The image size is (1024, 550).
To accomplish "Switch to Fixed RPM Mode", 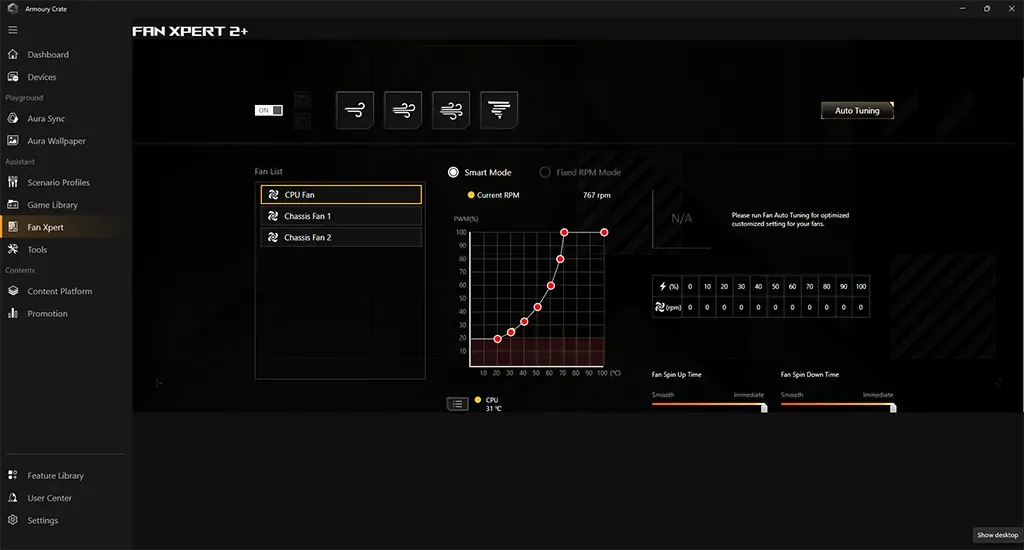I will [545, 173].
